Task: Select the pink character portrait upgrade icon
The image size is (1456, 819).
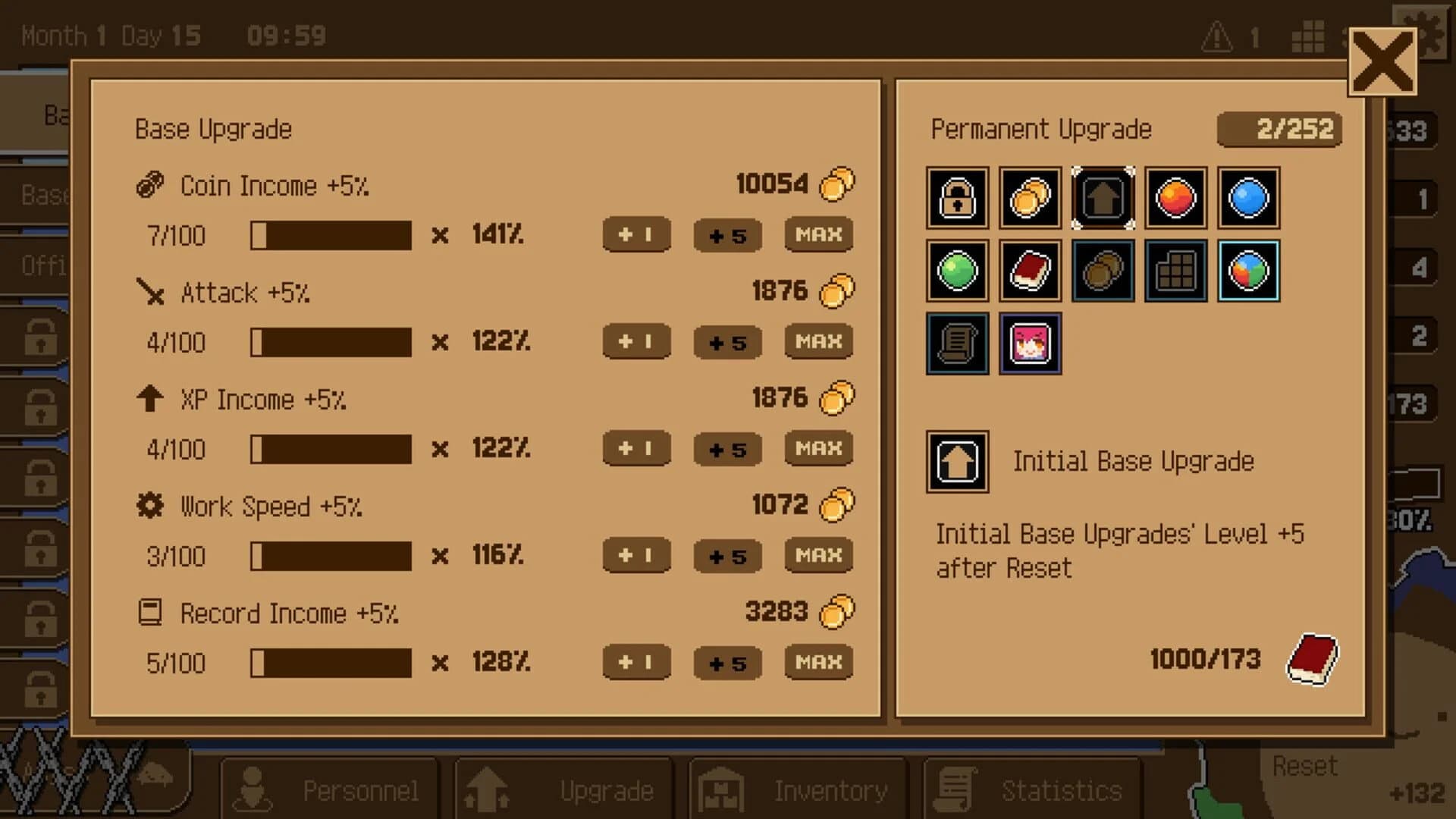Action: coord(1029,344)
